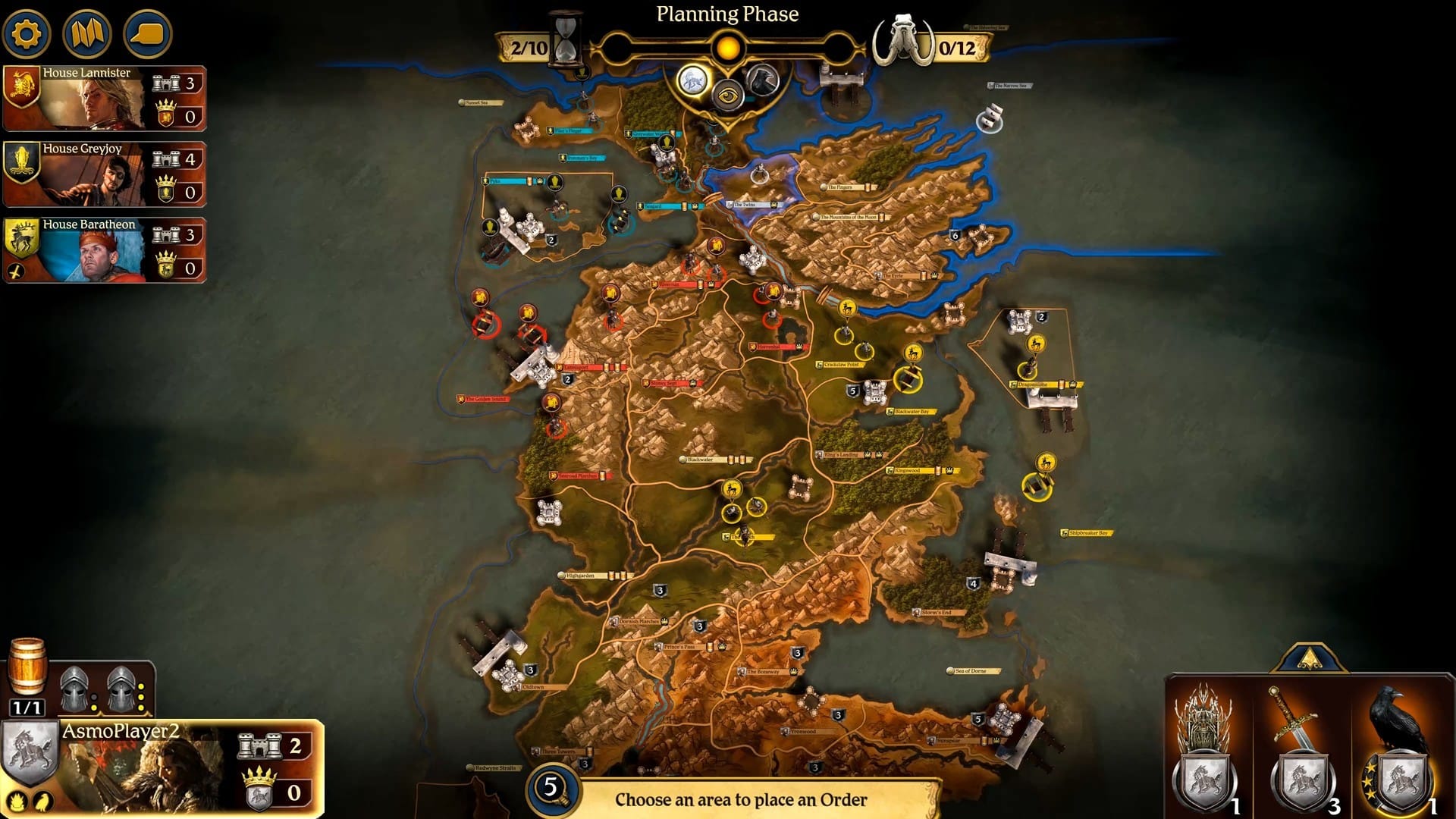Open the game settings gear icon
1456x819 pixels.
(28, 33)
